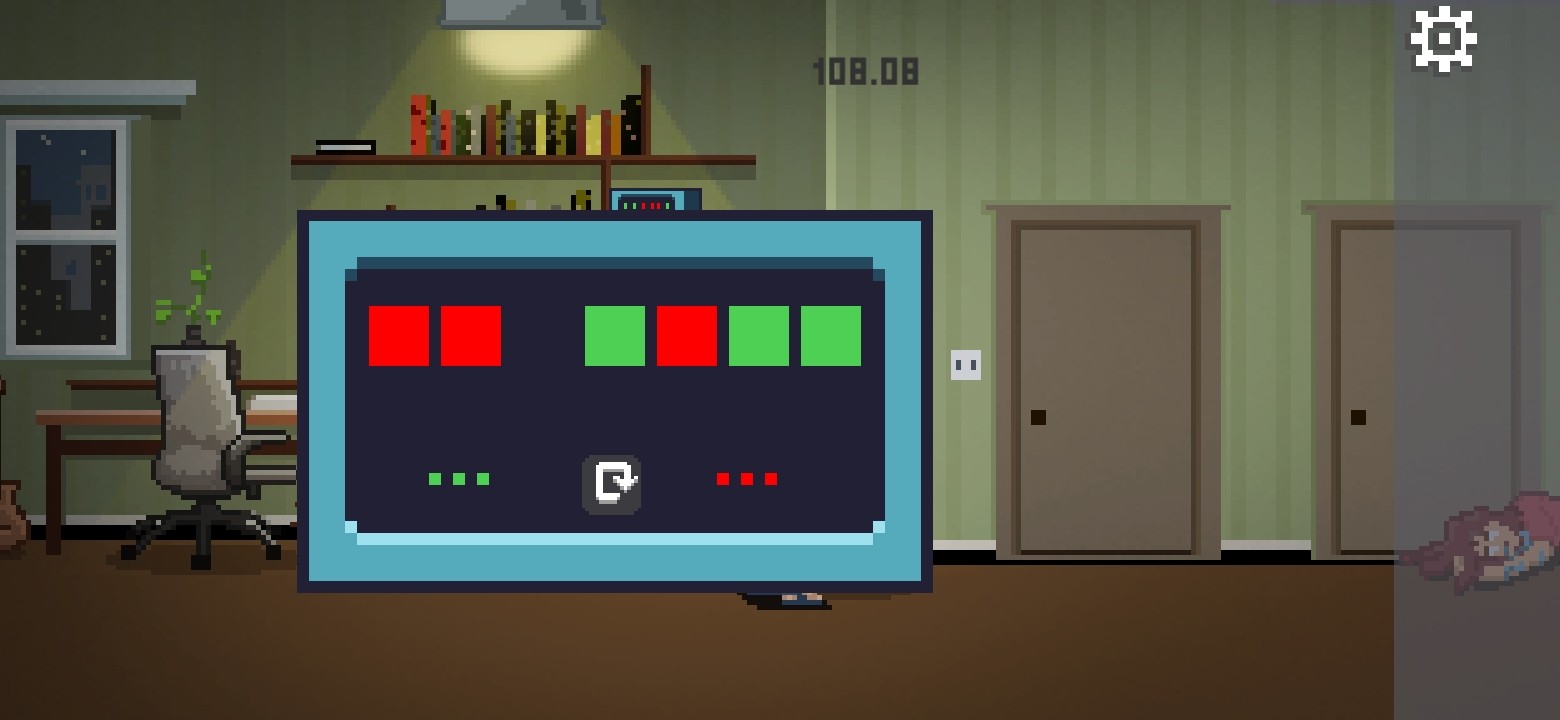Select the leftmost green square

613,335
